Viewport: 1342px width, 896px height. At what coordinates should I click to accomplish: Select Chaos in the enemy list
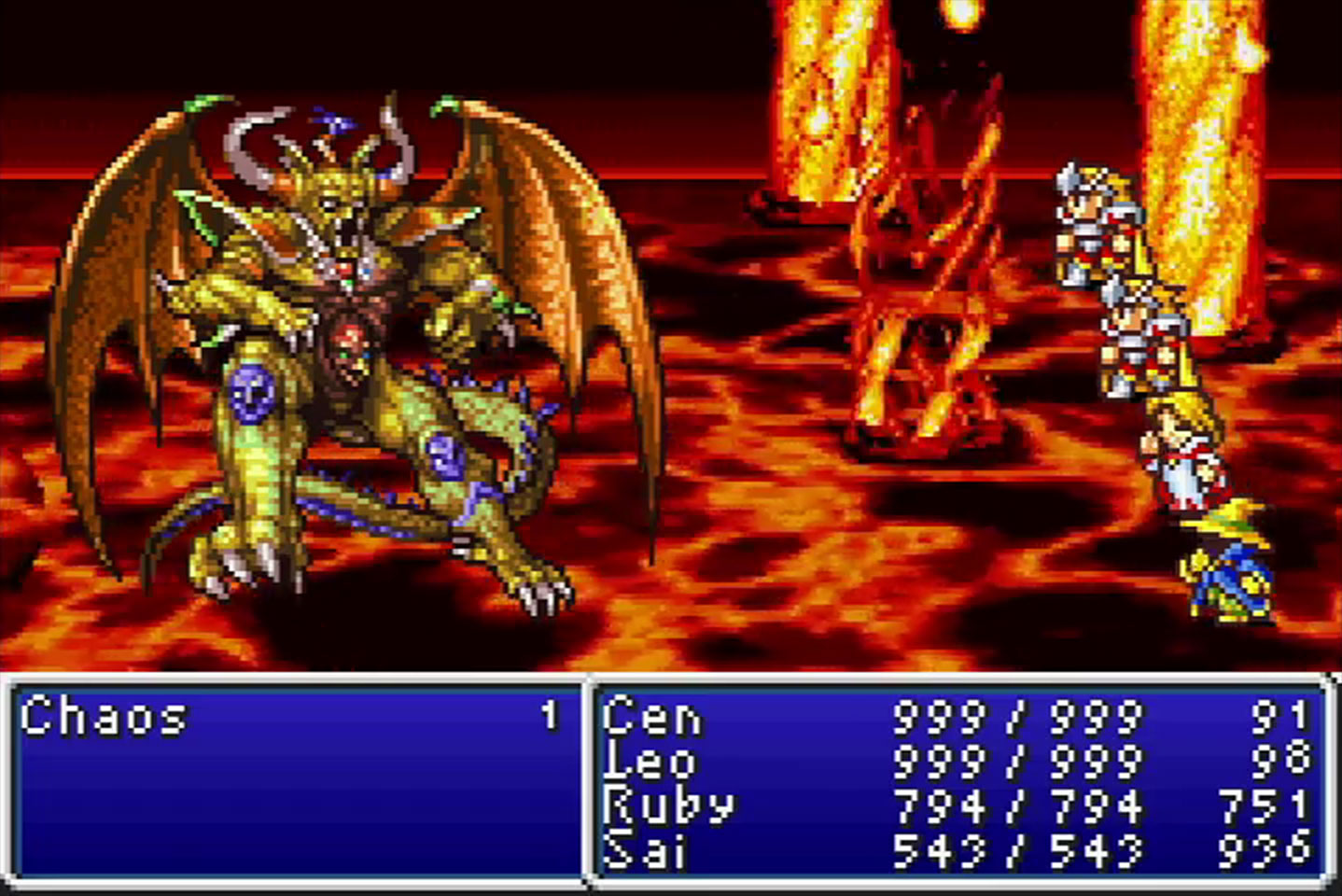(x=105, y=717)
